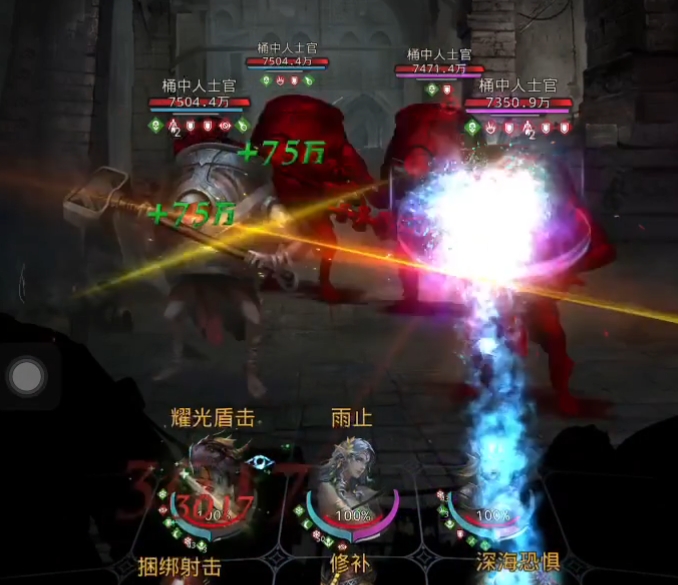Tap the floating grey circle assistive button
This screenshot has height=585, width=678.
click(26, 377)
